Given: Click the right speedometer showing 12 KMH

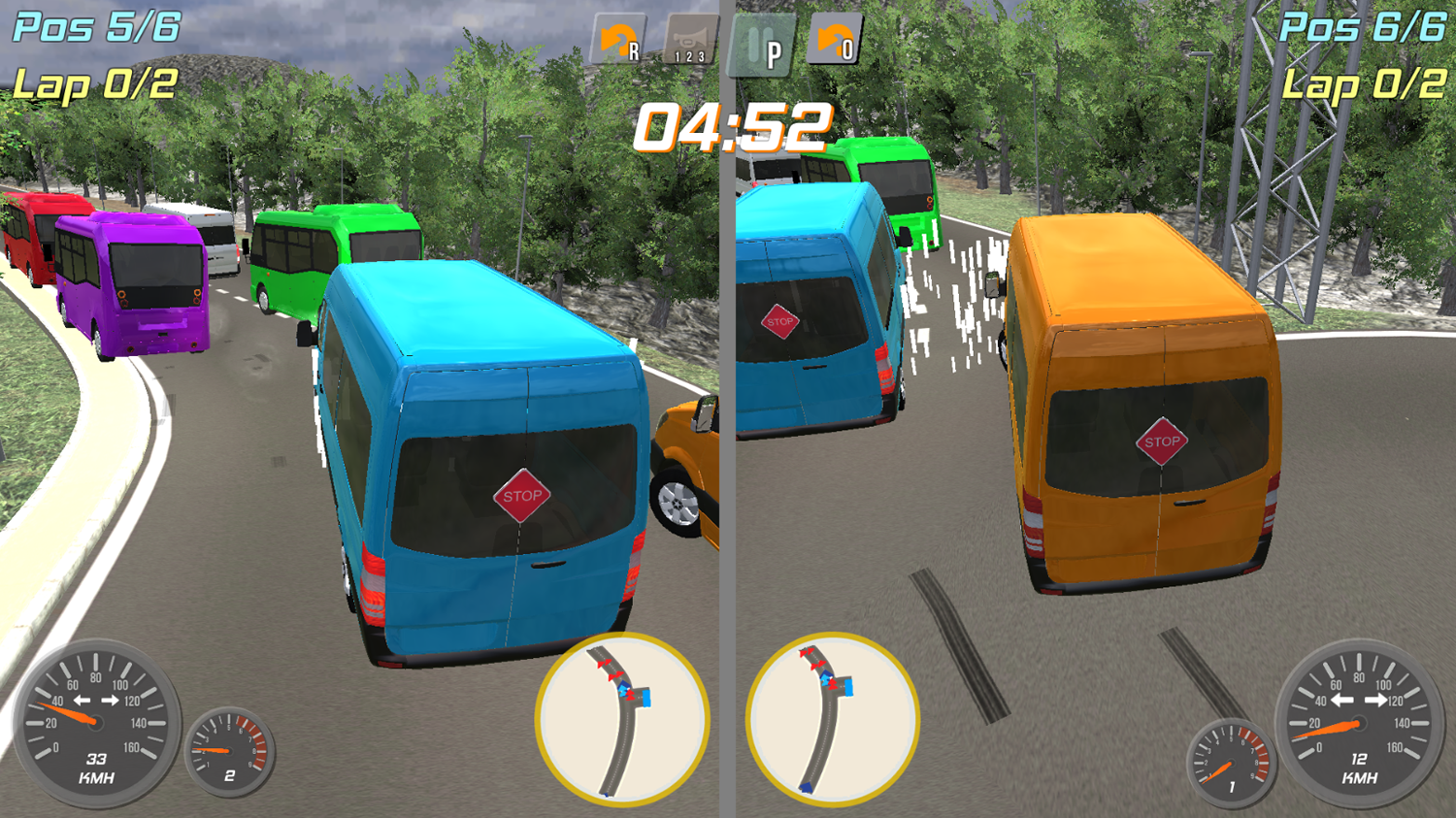Looking at the screenshot, I should pos(1361,723).
